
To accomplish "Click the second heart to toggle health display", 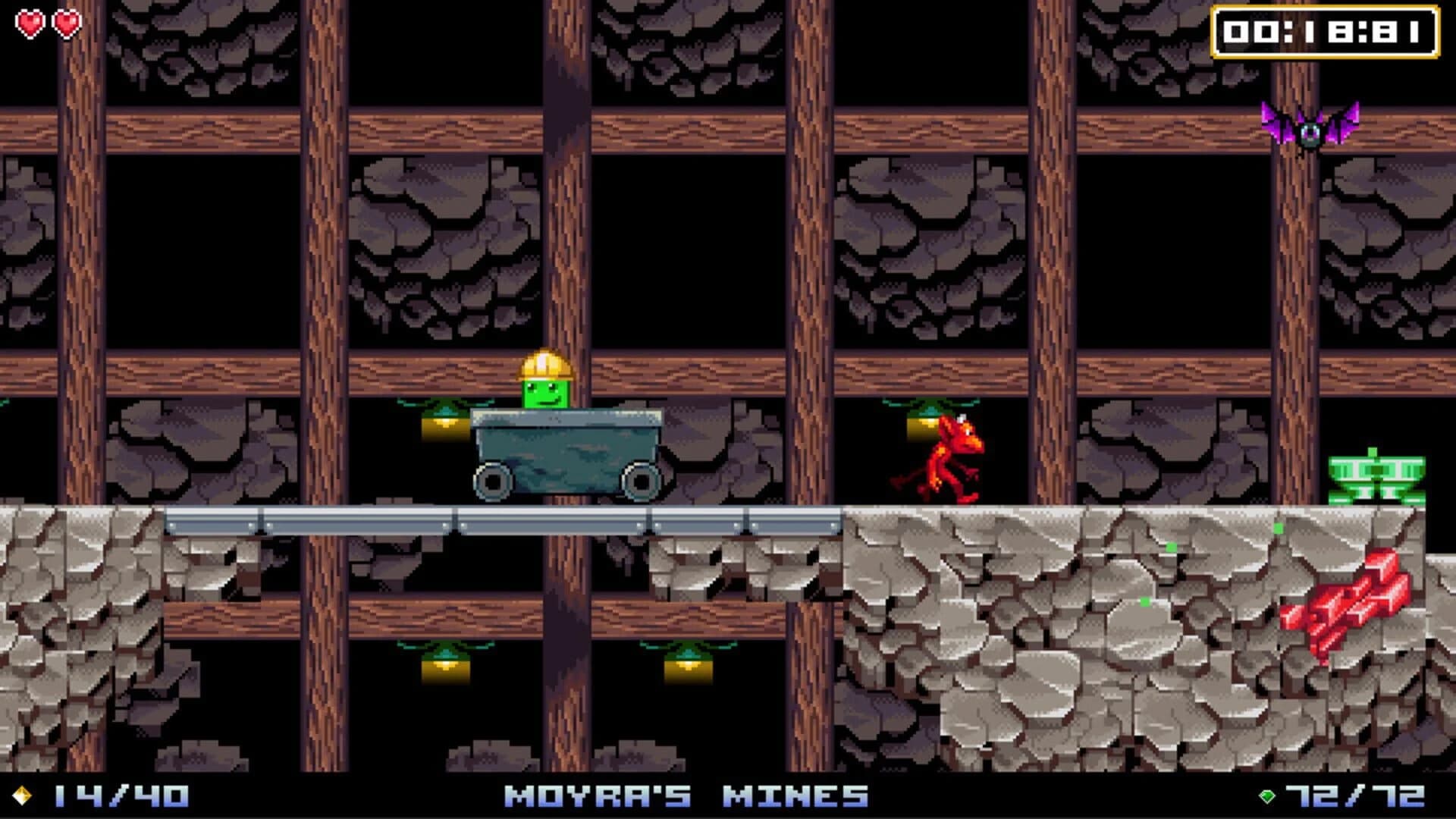I will [x=65, y=23].
